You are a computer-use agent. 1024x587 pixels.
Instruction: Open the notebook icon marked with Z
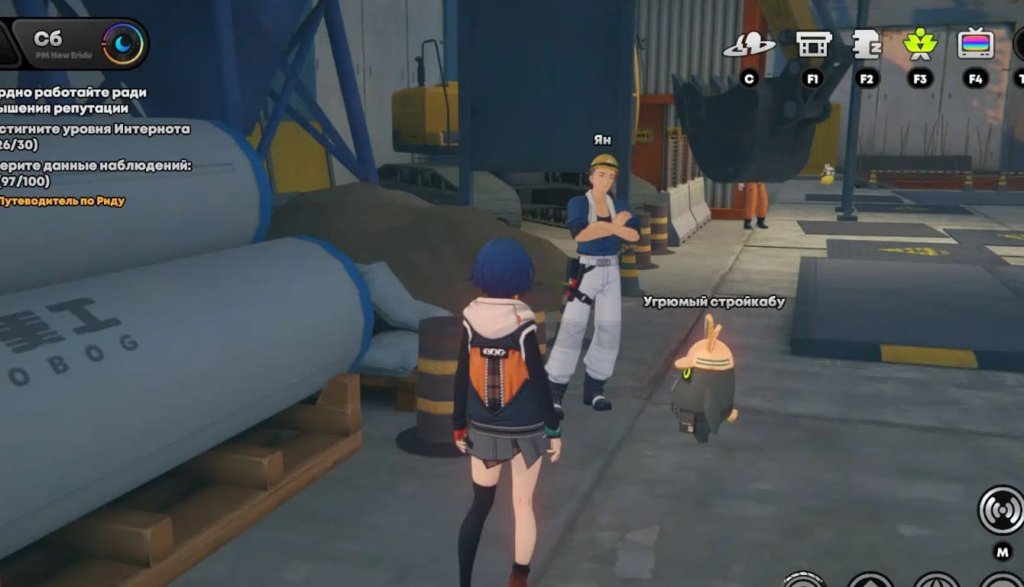coord(866,44)
